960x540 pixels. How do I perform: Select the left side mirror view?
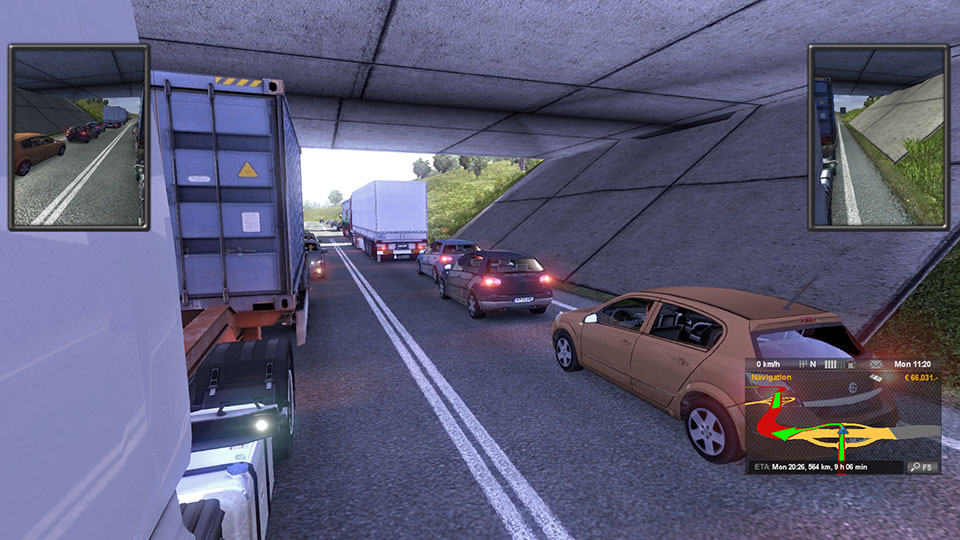pyautogui.click(x=78, y=136)
